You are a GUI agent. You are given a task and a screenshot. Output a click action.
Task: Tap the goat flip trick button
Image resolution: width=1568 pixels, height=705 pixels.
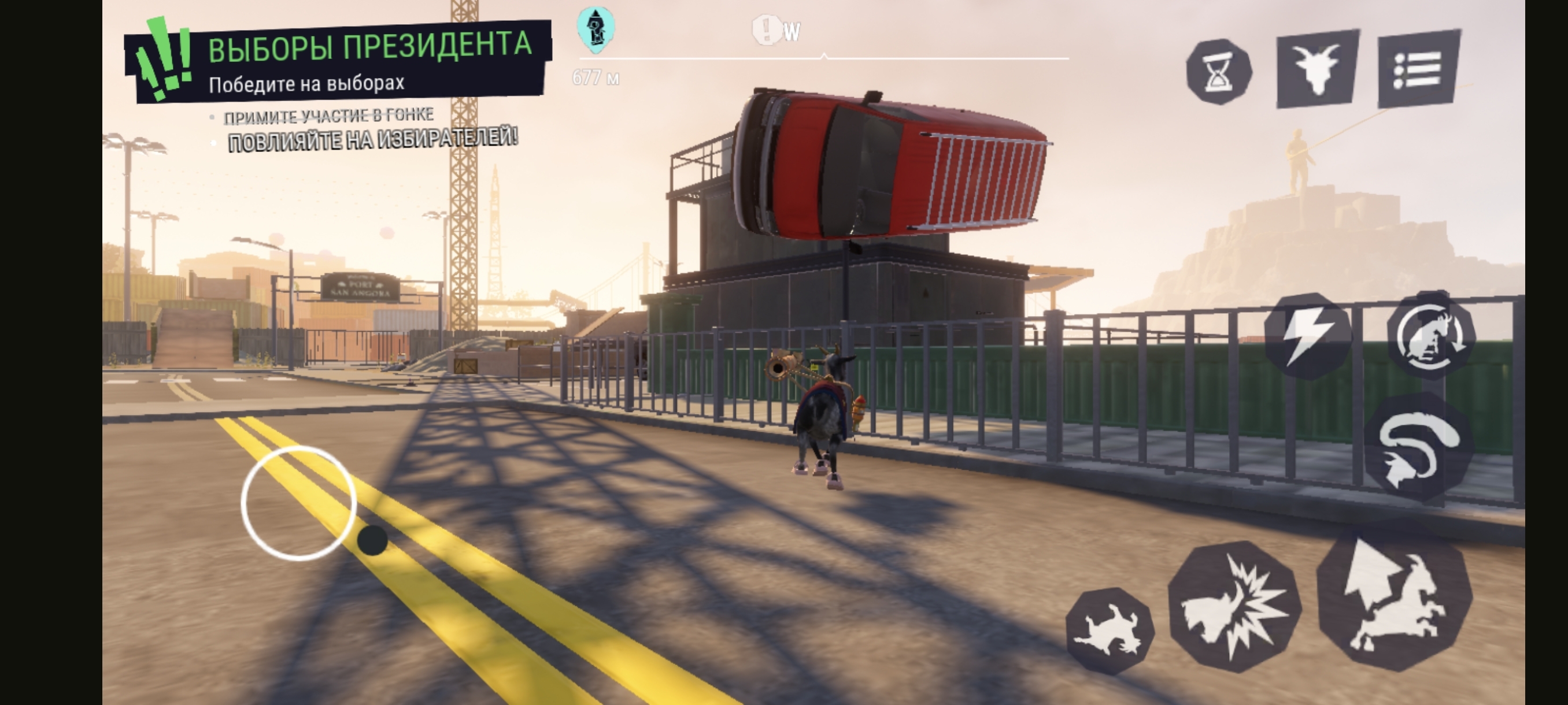[1430, 336]
